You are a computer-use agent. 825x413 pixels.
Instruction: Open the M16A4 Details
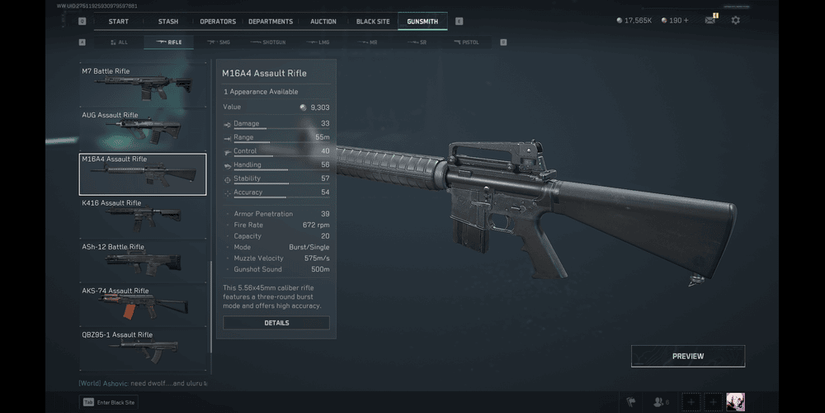coord(276,323)
